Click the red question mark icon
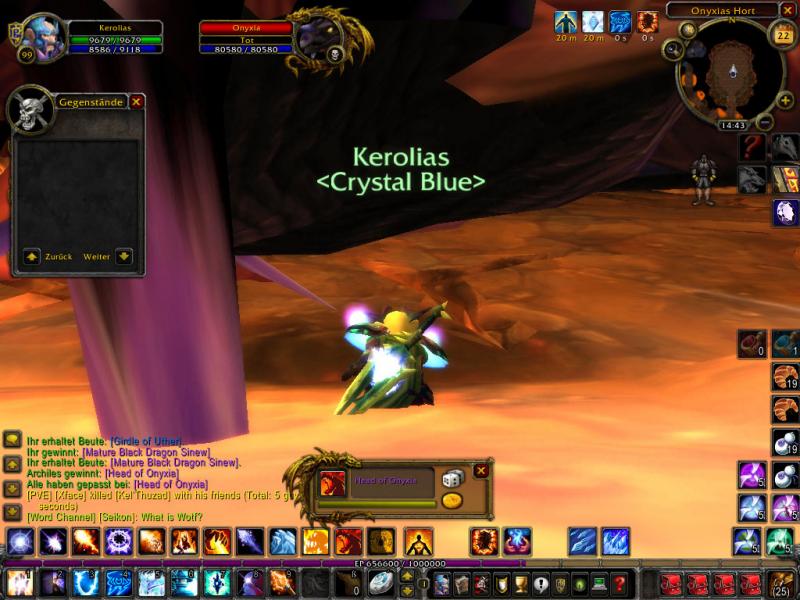Screen dimensions: 800x600 [x=753, y=148]
